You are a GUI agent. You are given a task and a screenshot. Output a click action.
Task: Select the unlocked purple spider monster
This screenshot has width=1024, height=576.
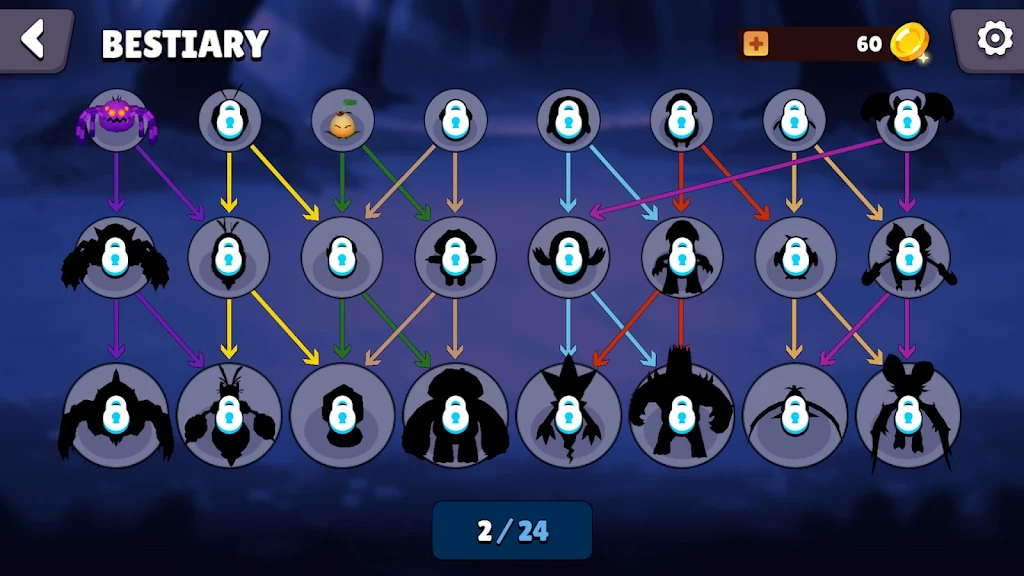coord(116,120)
